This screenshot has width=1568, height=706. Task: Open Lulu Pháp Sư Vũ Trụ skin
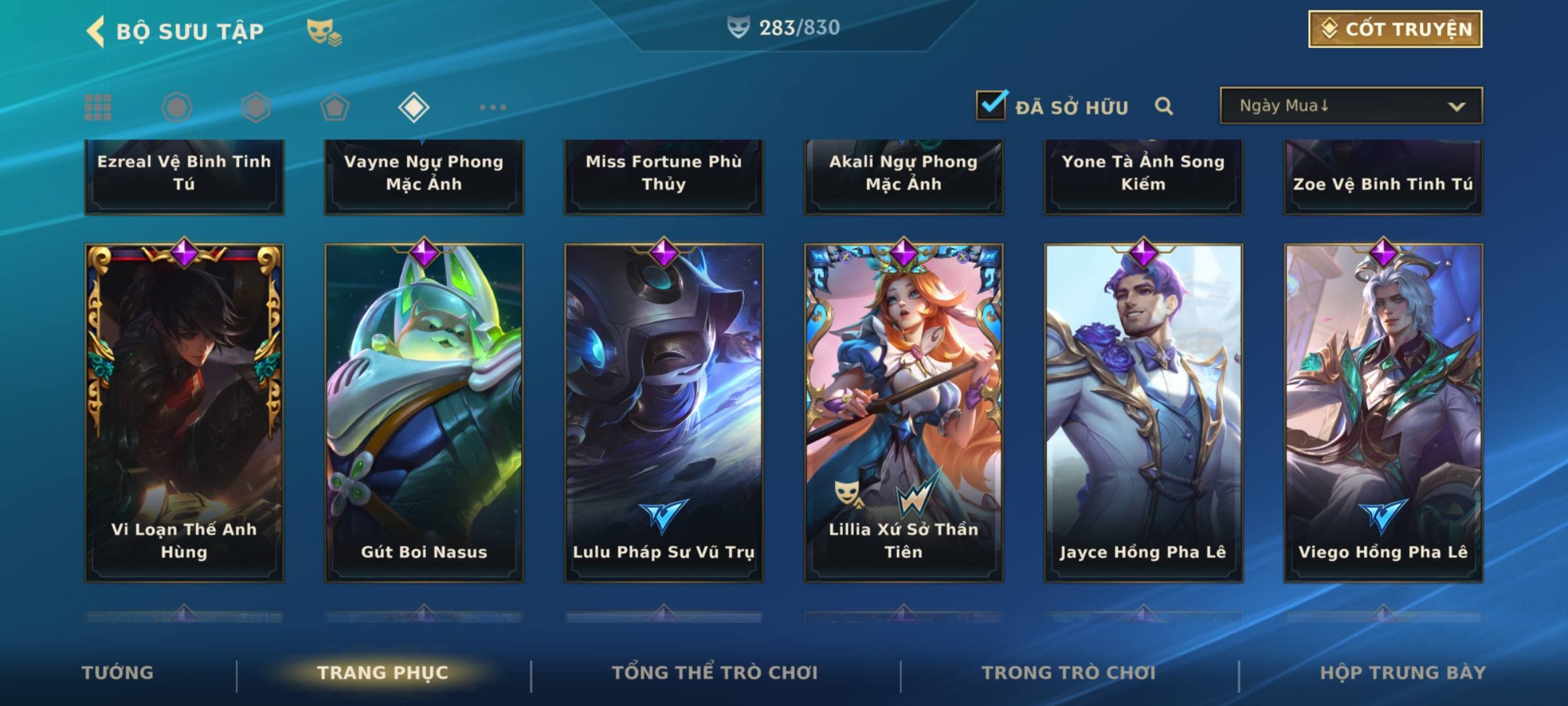tap(664, 412)
